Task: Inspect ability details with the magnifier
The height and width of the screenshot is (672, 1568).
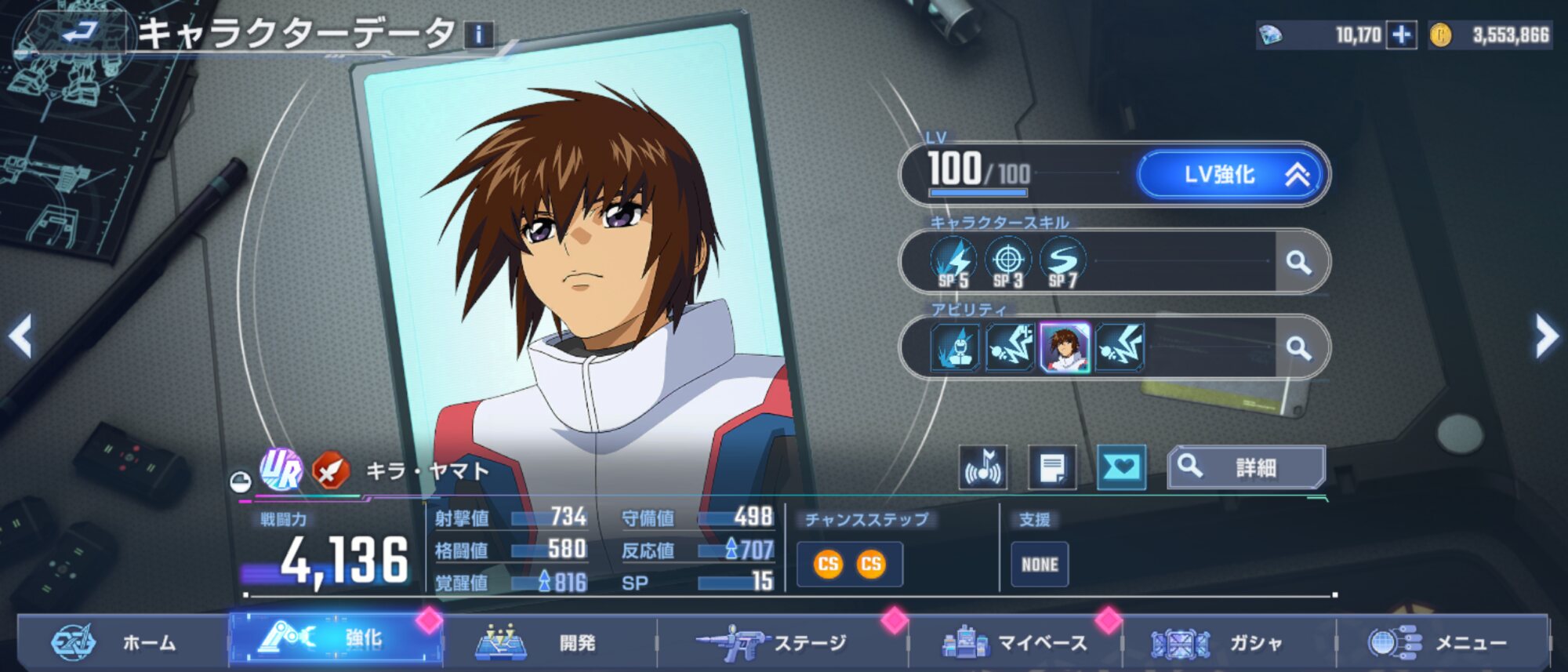Action: (x=1298, y=347)
